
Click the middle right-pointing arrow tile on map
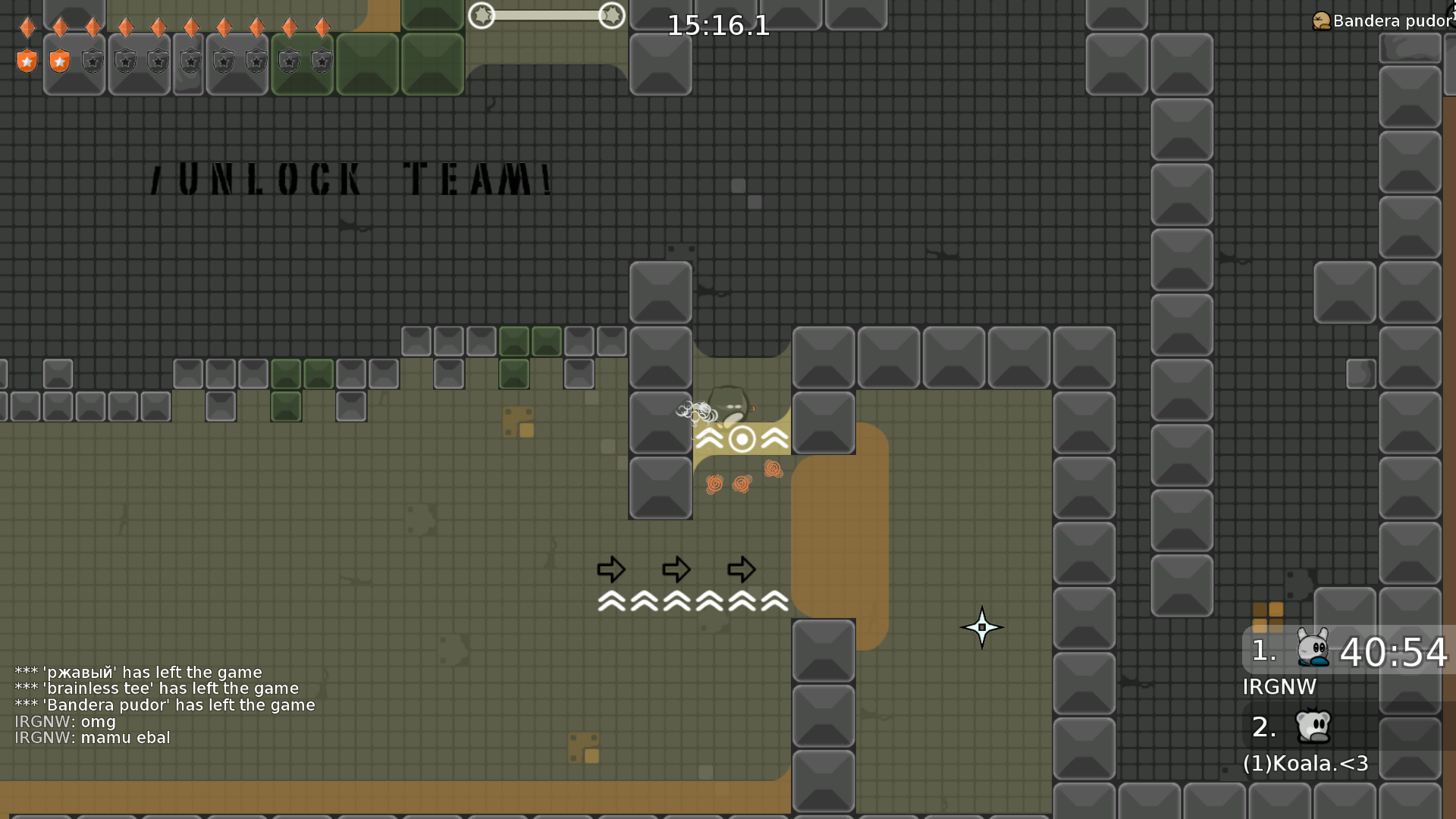pyautogui.click(x=676, y=570)
